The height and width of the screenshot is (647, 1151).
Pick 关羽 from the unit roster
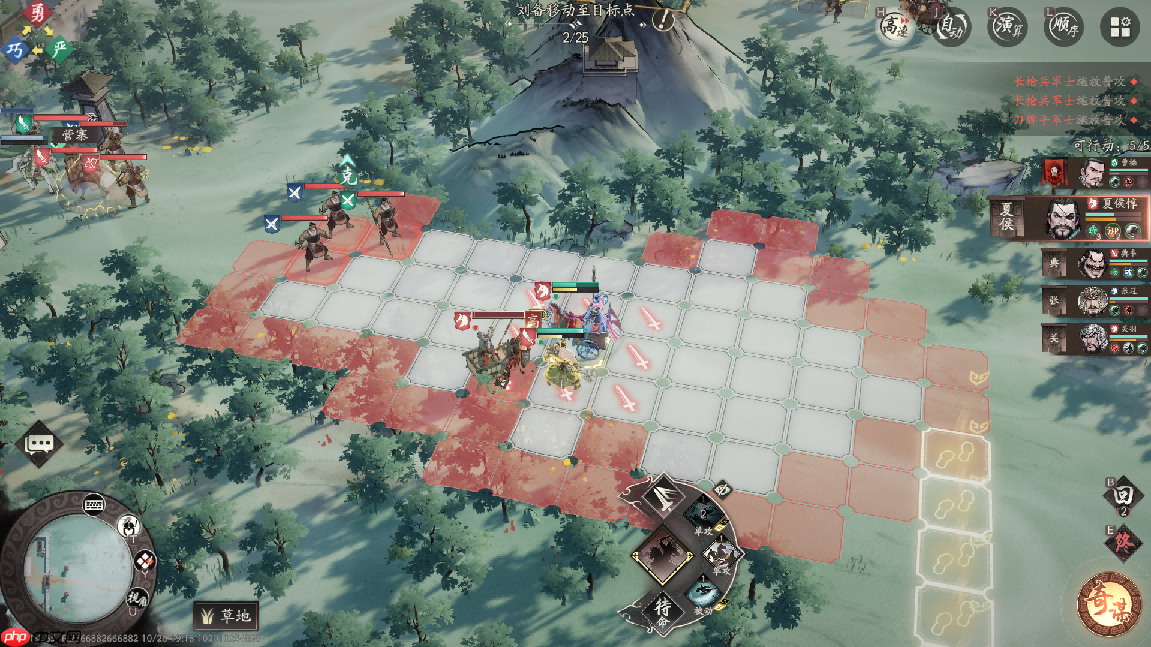1094,338
